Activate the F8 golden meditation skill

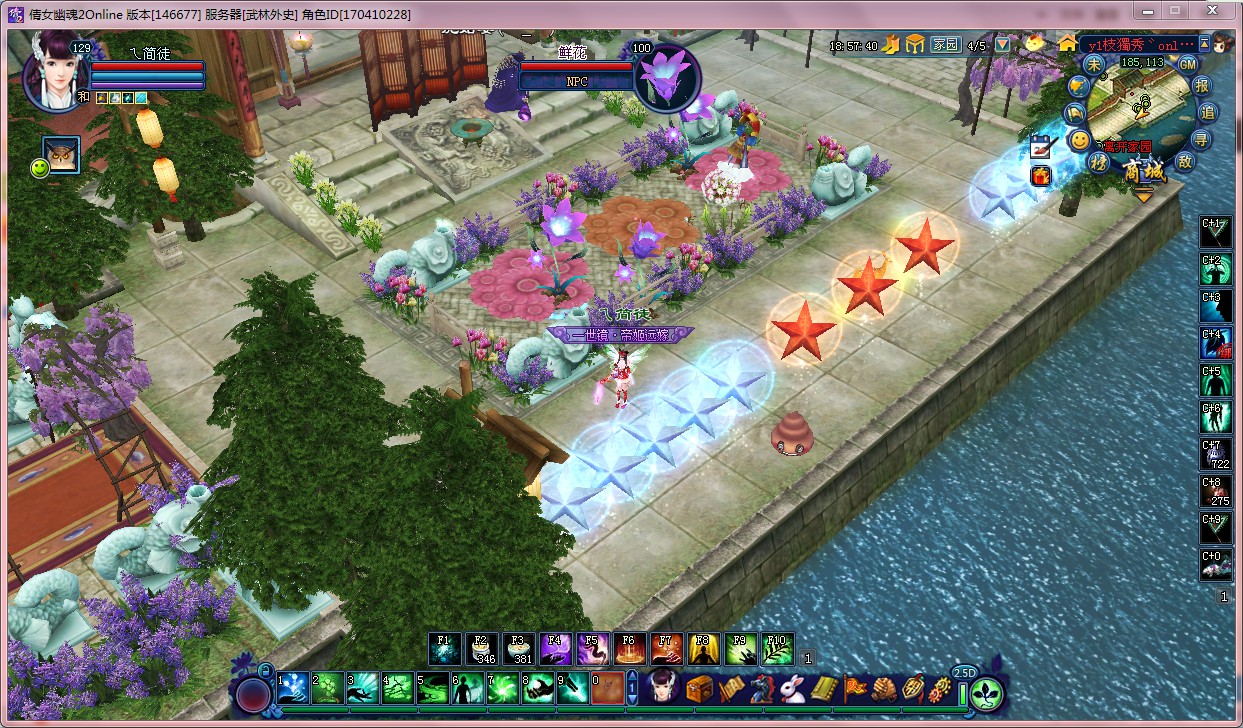[x=703, y=649]
